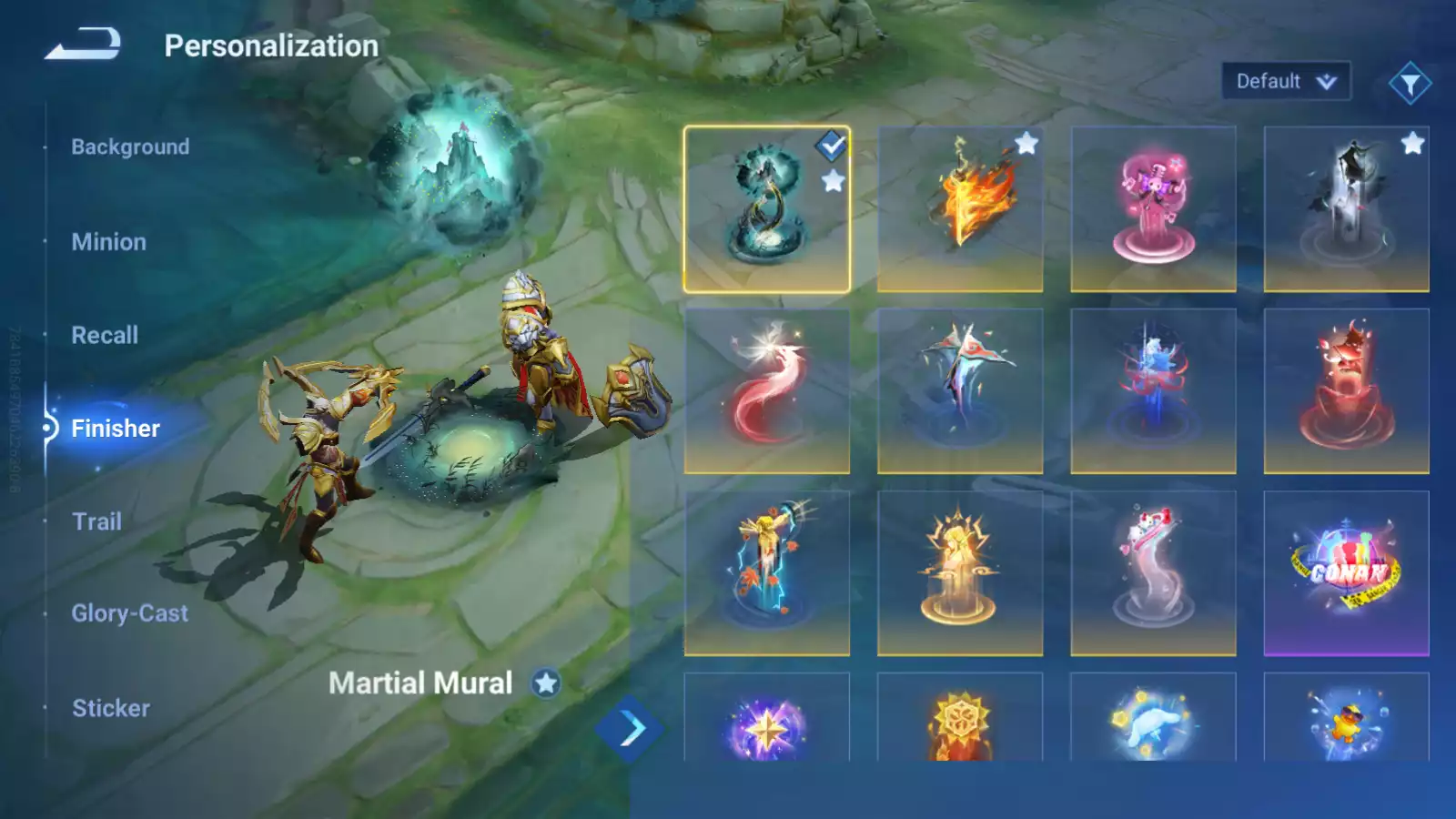Select the golden glowing statue finisher
The image size is (1456, 819).
point(960,573)
